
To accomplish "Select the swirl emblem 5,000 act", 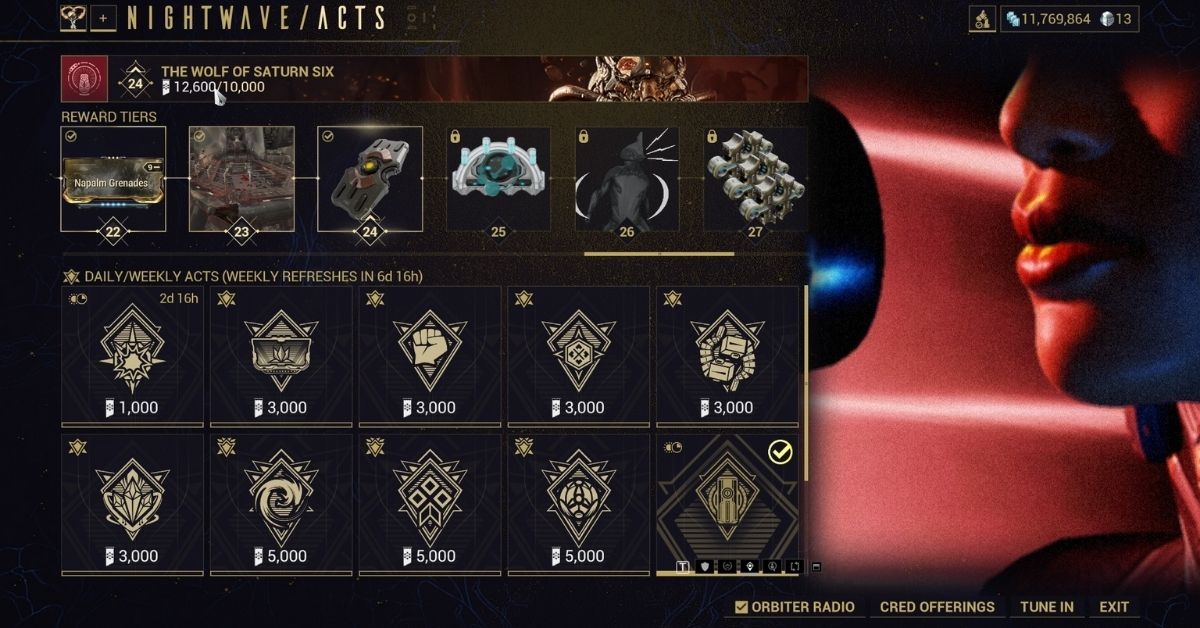I will [281, 503].
